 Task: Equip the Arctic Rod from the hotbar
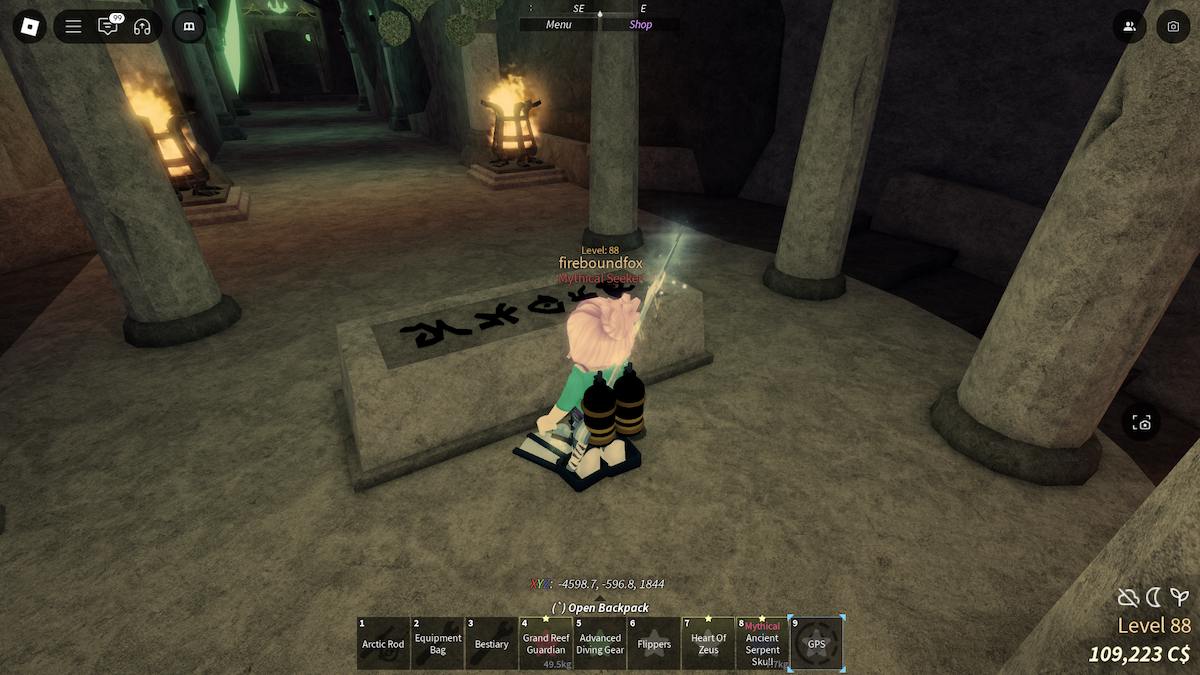[x=383, y=643]
